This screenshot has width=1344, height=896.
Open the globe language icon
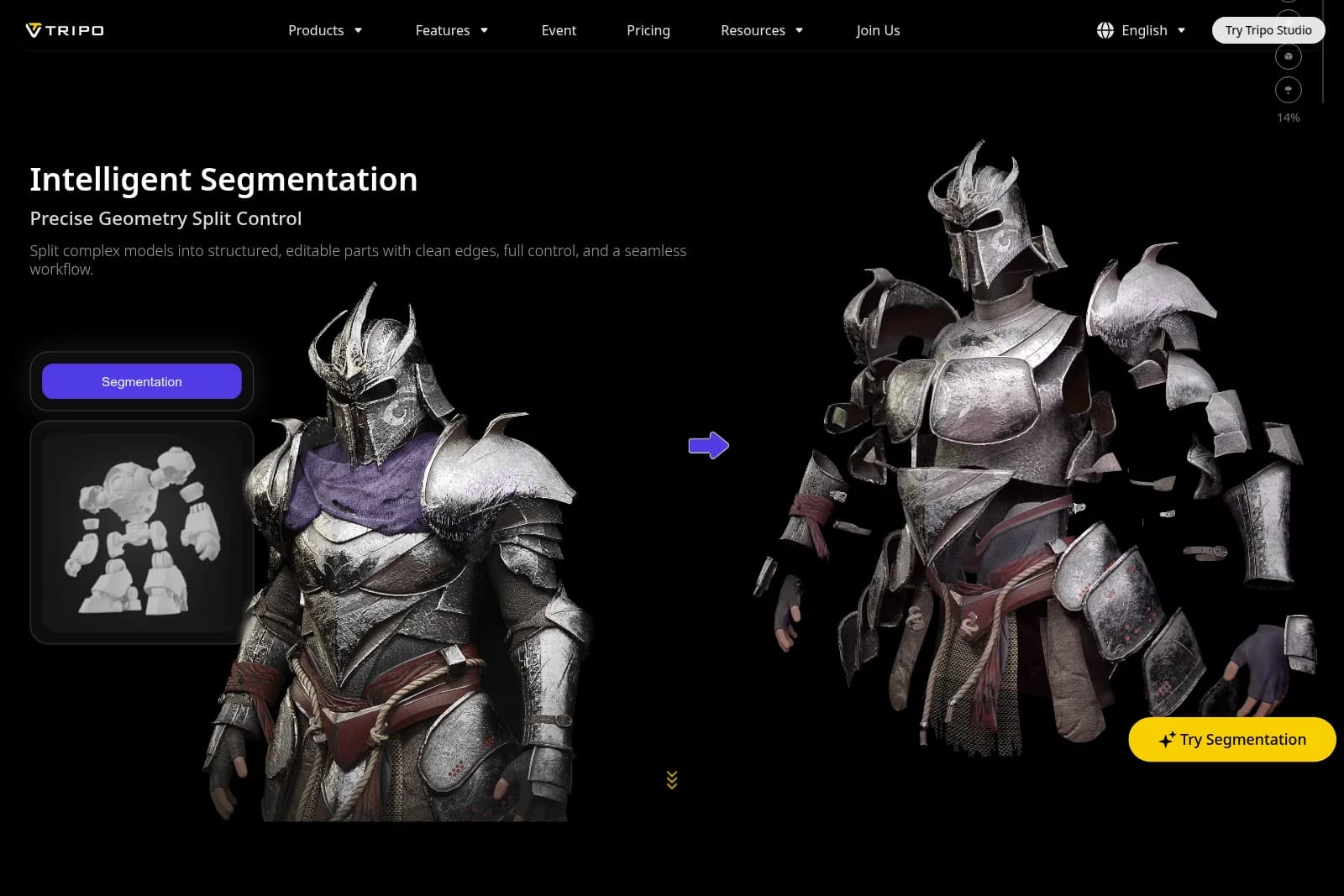(1104, 30)
